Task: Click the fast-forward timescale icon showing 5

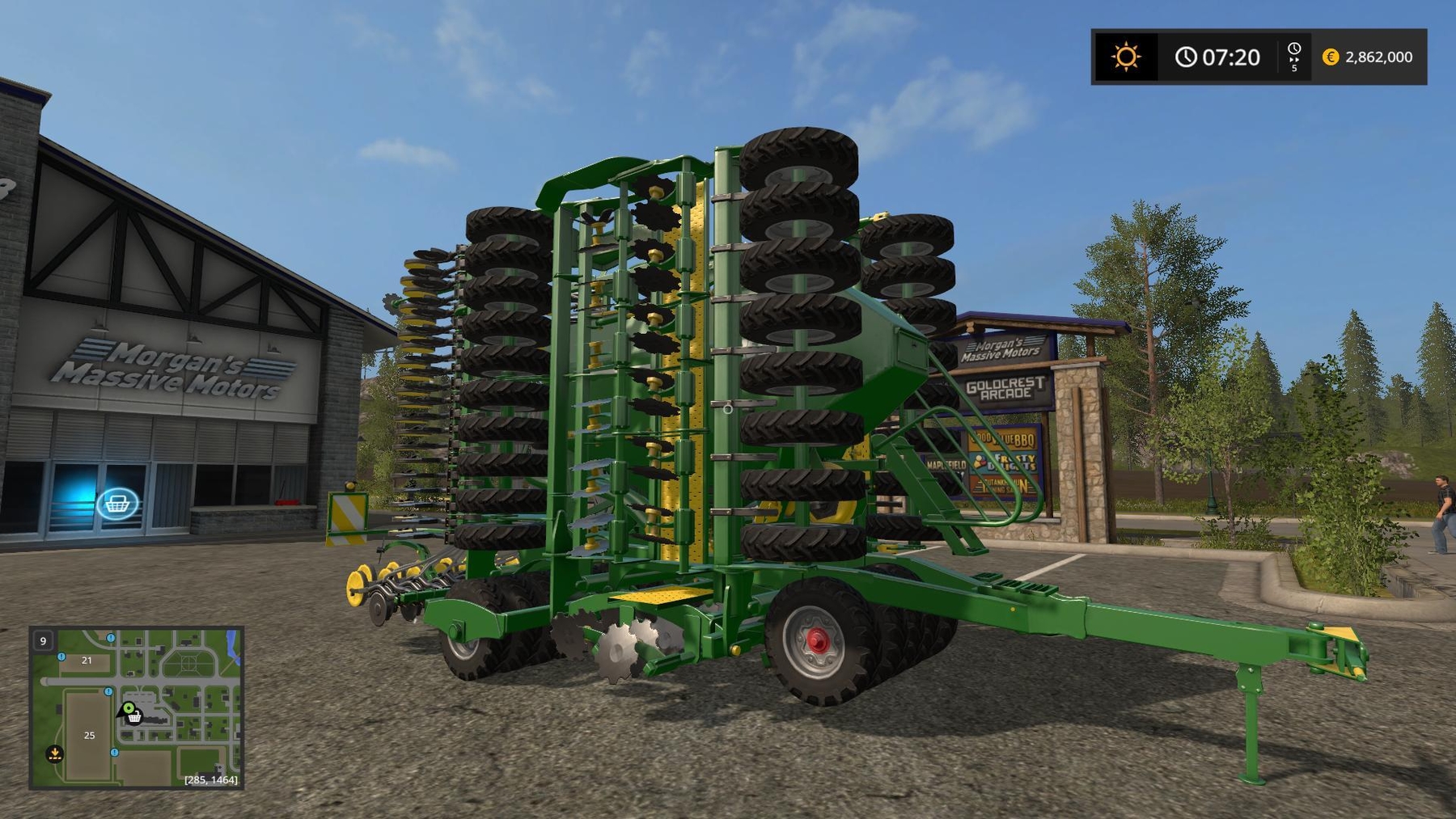Action: pyautogui.click(x=1294, y=57)
